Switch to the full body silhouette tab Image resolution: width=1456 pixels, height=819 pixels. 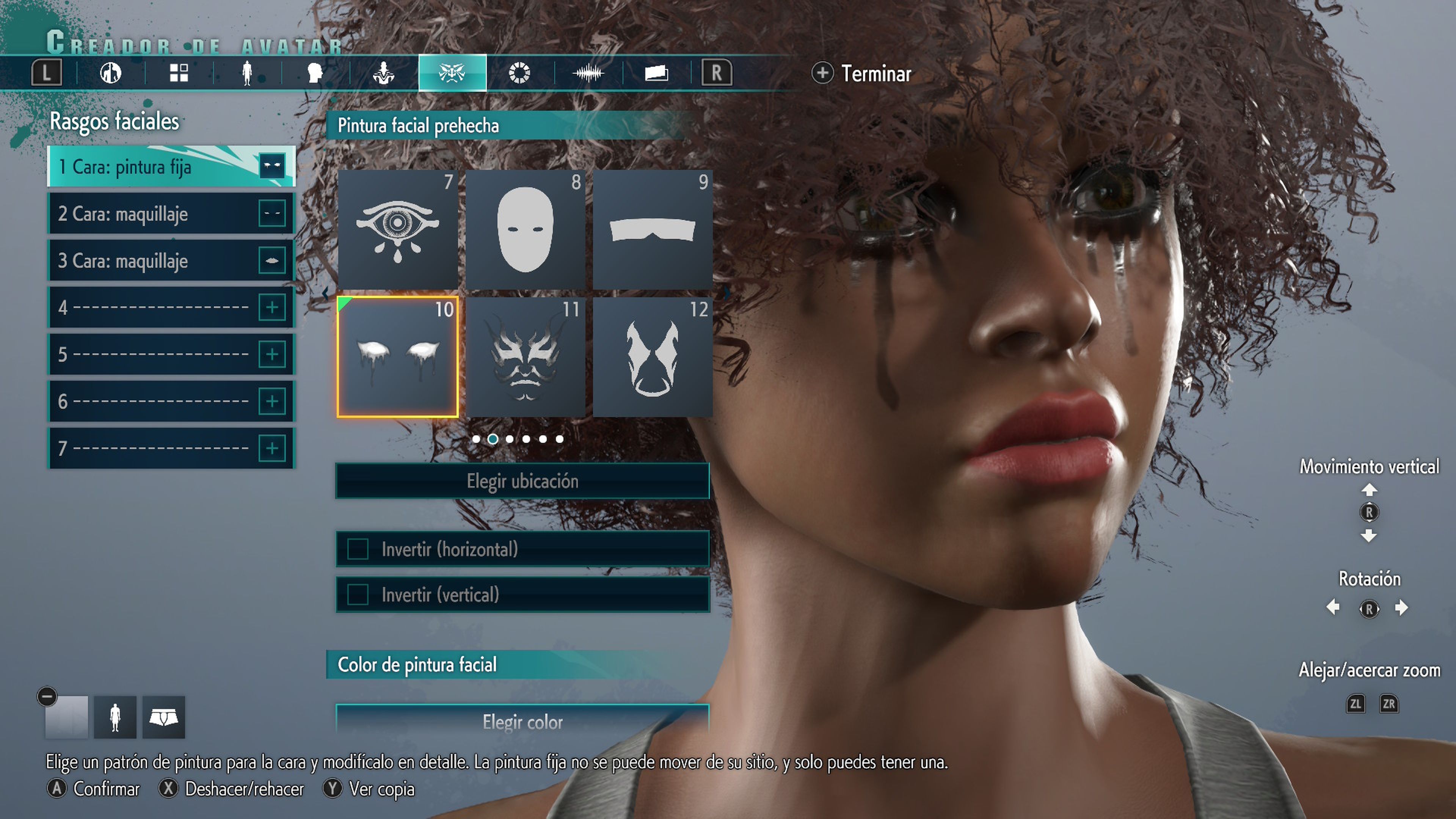(x=247, y=74)
